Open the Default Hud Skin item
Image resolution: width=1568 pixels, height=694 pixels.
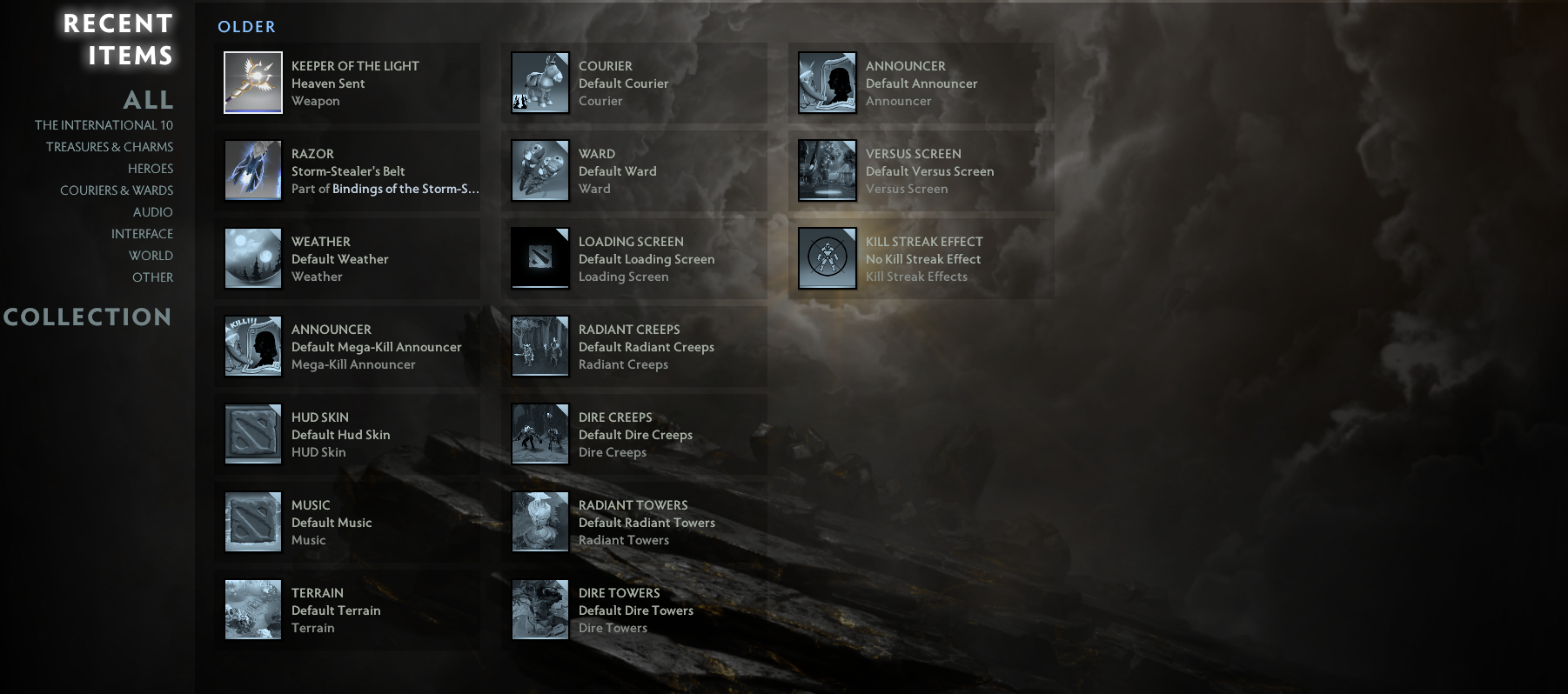coord(252,434)
